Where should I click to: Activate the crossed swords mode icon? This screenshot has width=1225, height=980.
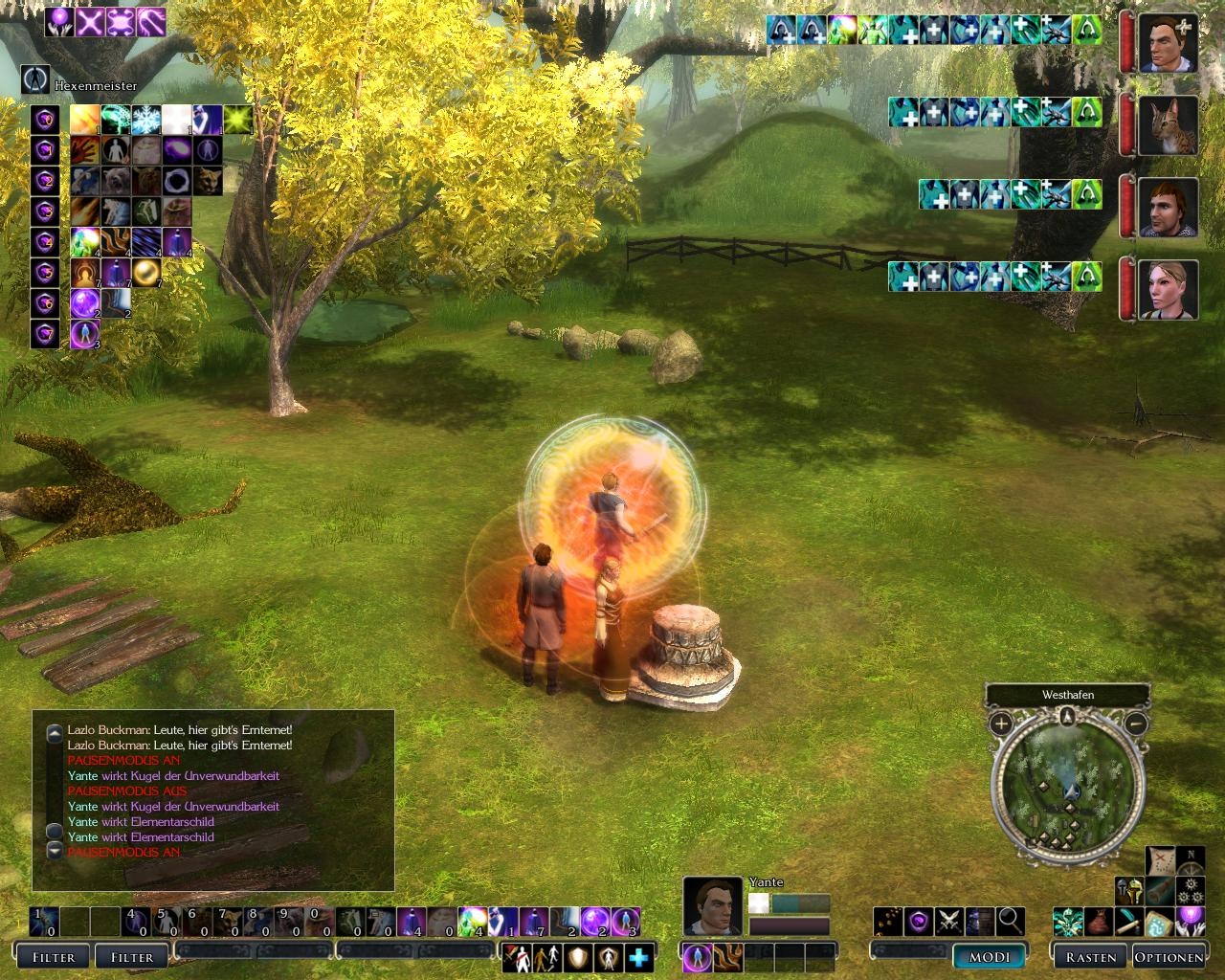tap(947, 921)
